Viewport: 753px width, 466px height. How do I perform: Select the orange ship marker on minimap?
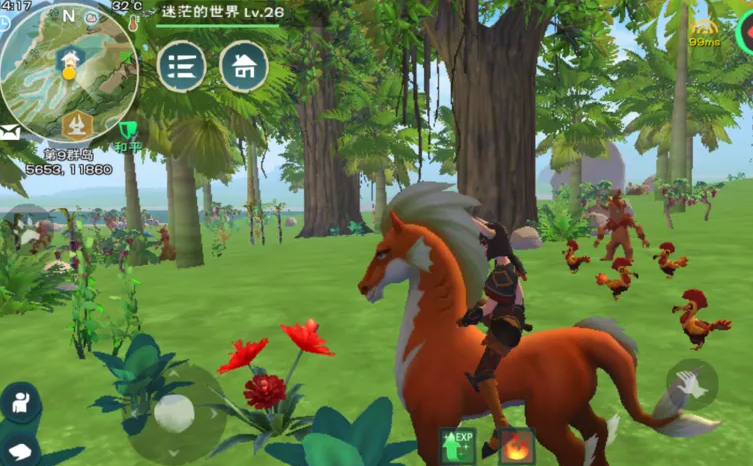click(x=77, y=124)
